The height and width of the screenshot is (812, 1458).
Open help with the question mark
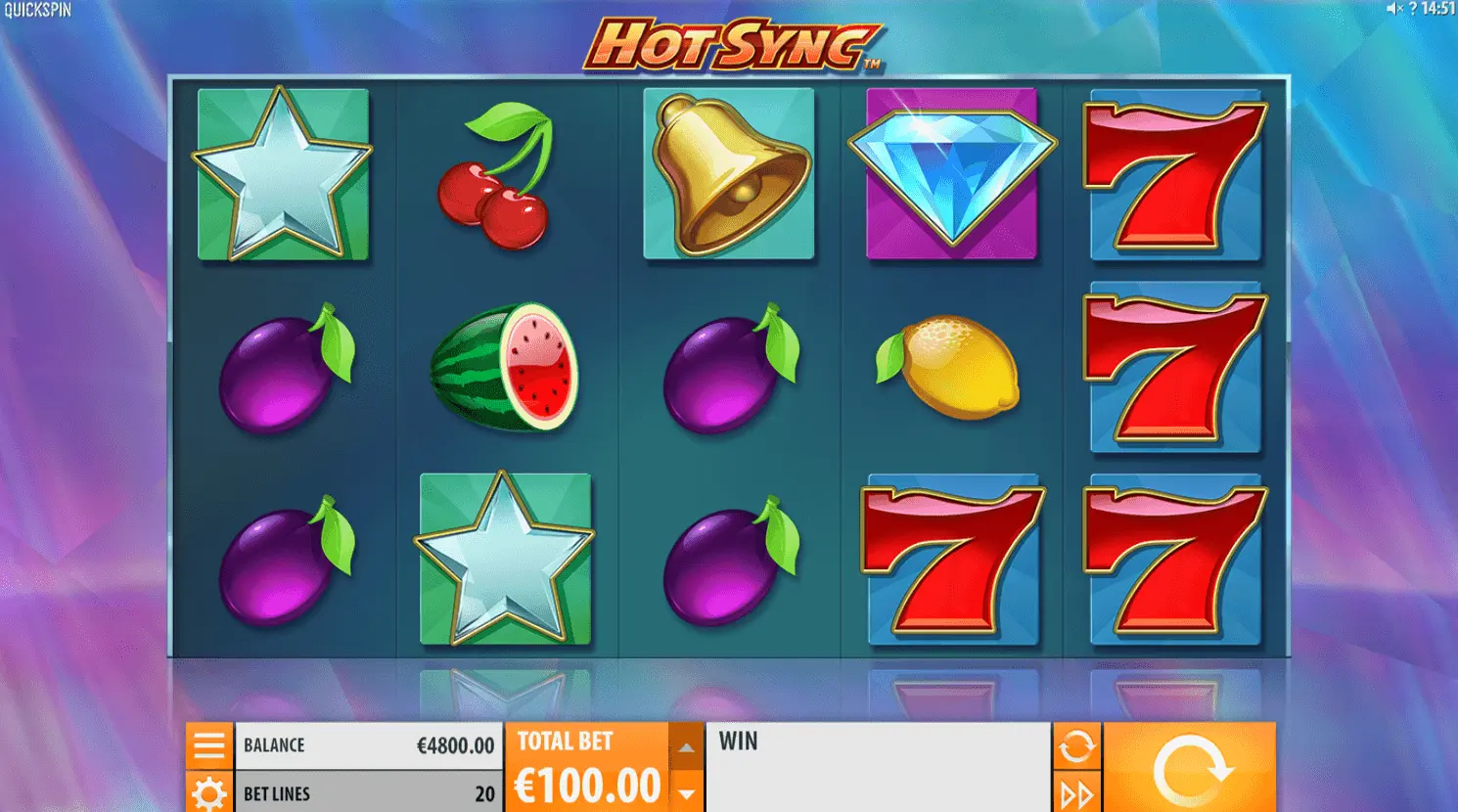coord(1412,9)
